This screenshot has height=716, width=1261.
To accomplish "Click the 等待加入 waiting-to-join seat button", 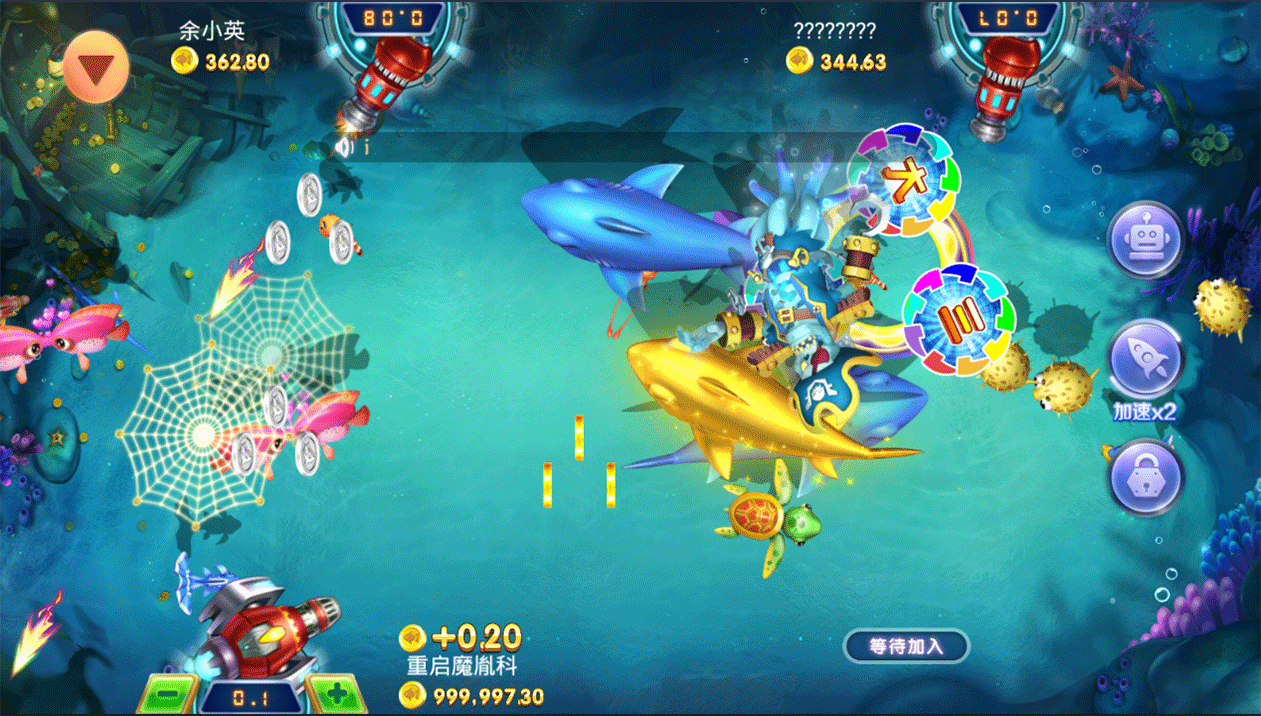I will pos(906,646).
